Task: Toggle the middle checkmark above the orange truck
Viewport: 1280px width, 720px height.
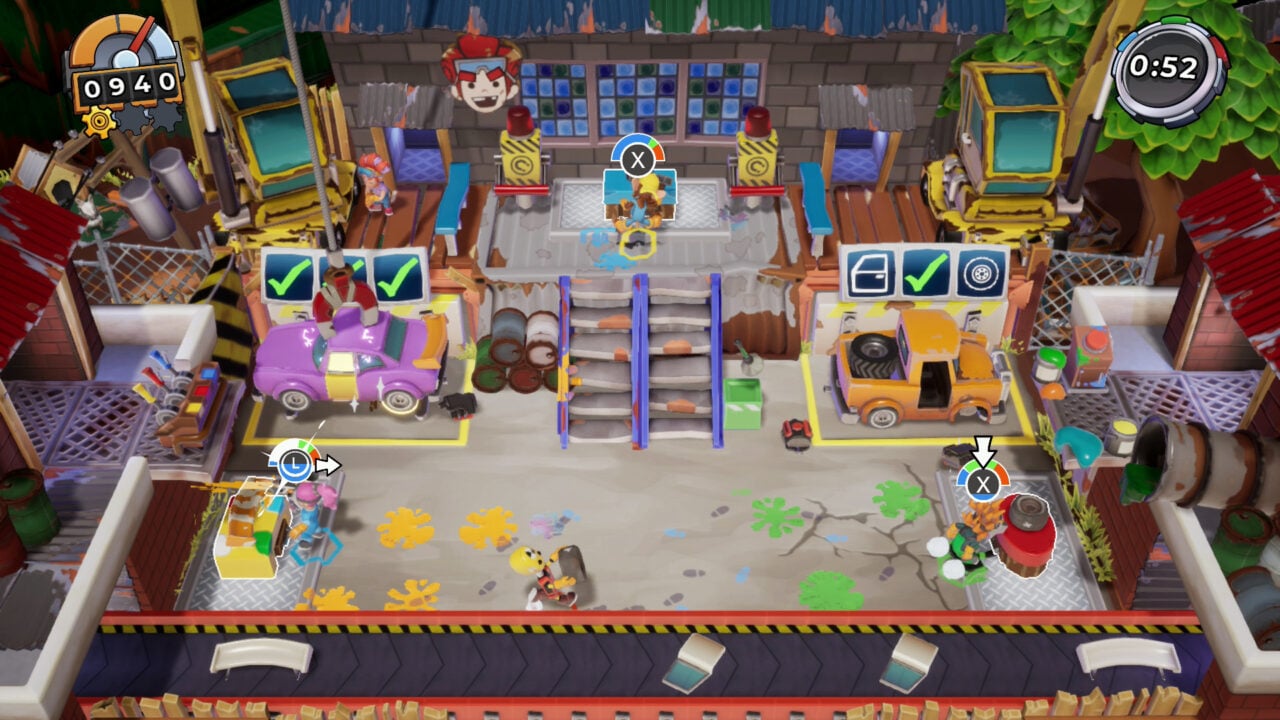Action: tap(926, 271)
